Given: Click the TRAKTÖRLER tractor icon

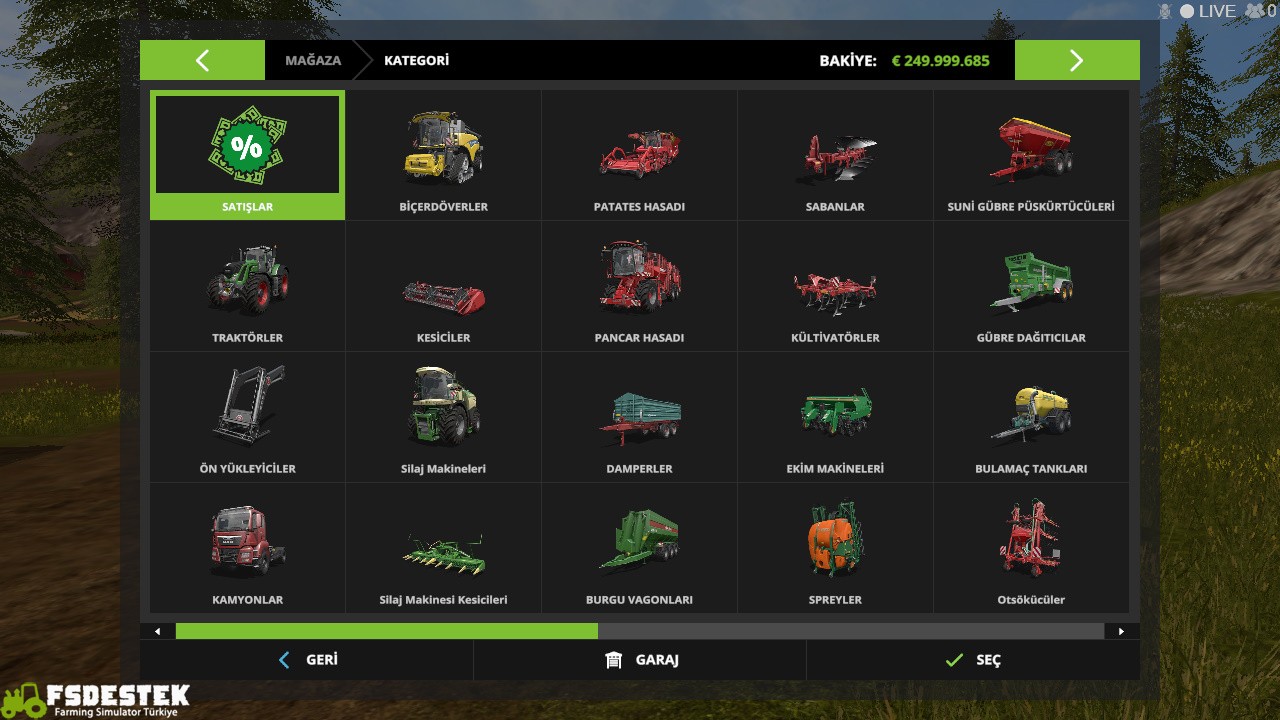Looking at the screenshot, I should 247,282.
